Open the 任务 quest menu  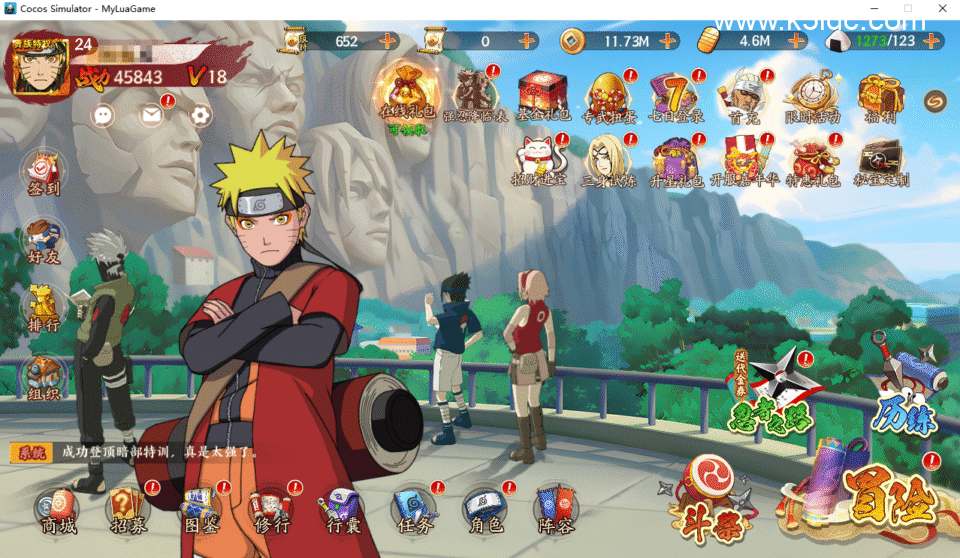[x=413, y=509]
